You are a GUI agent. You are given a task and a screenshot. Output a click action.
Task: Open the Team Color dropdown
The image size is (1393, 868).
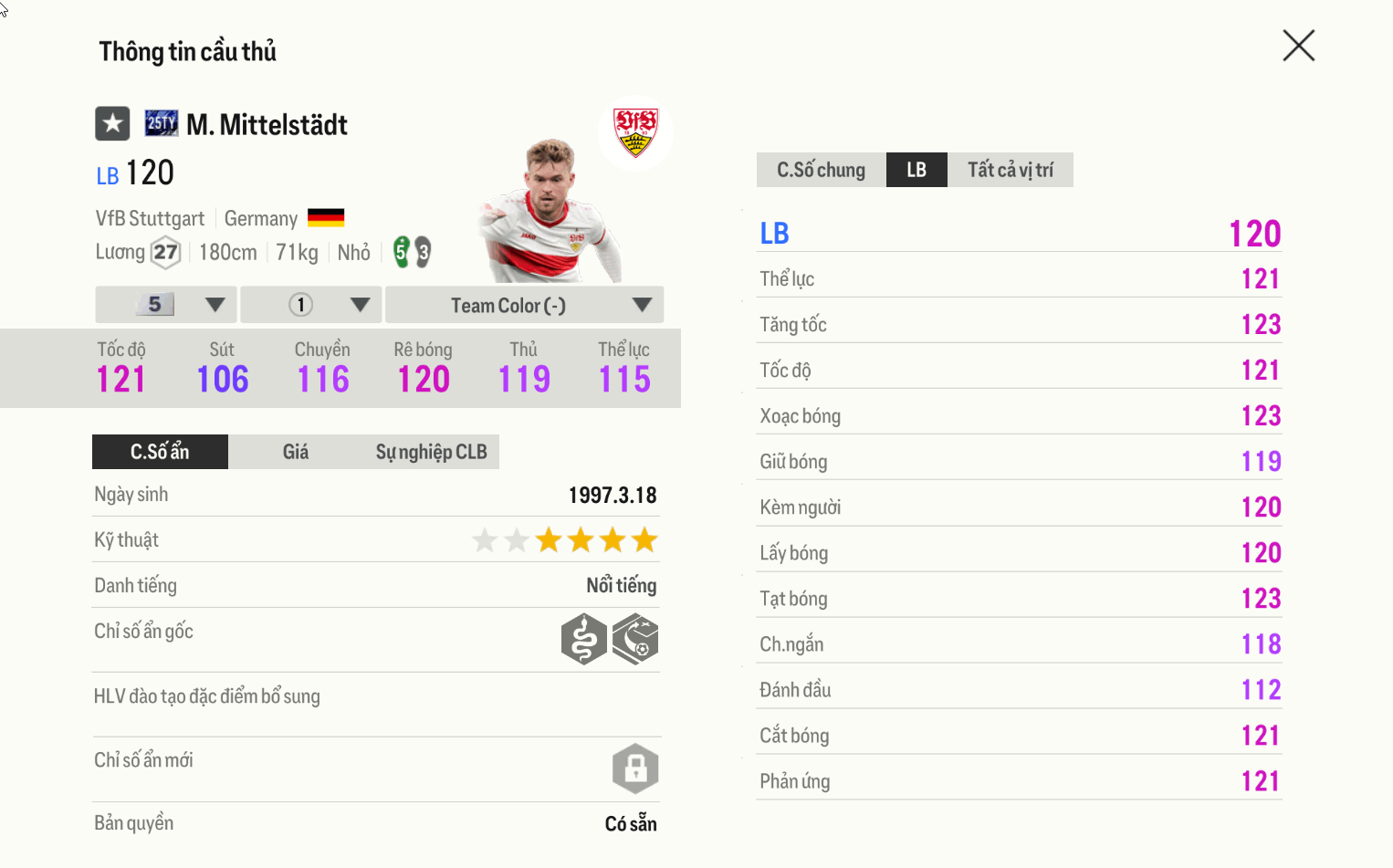(524, 305)
